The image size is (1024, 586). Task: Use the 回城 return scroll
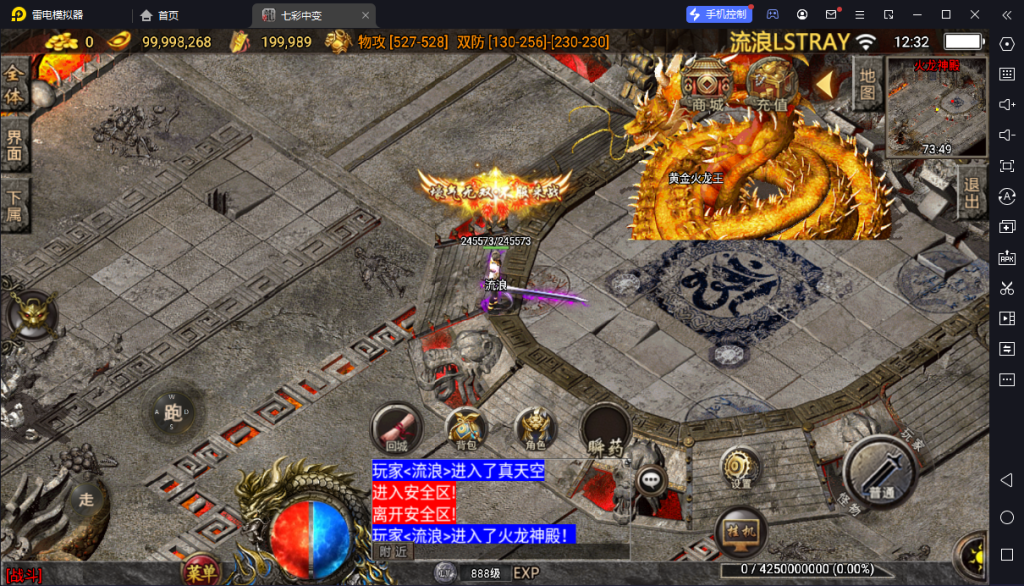pyautogui.click(x=396, y=428)
